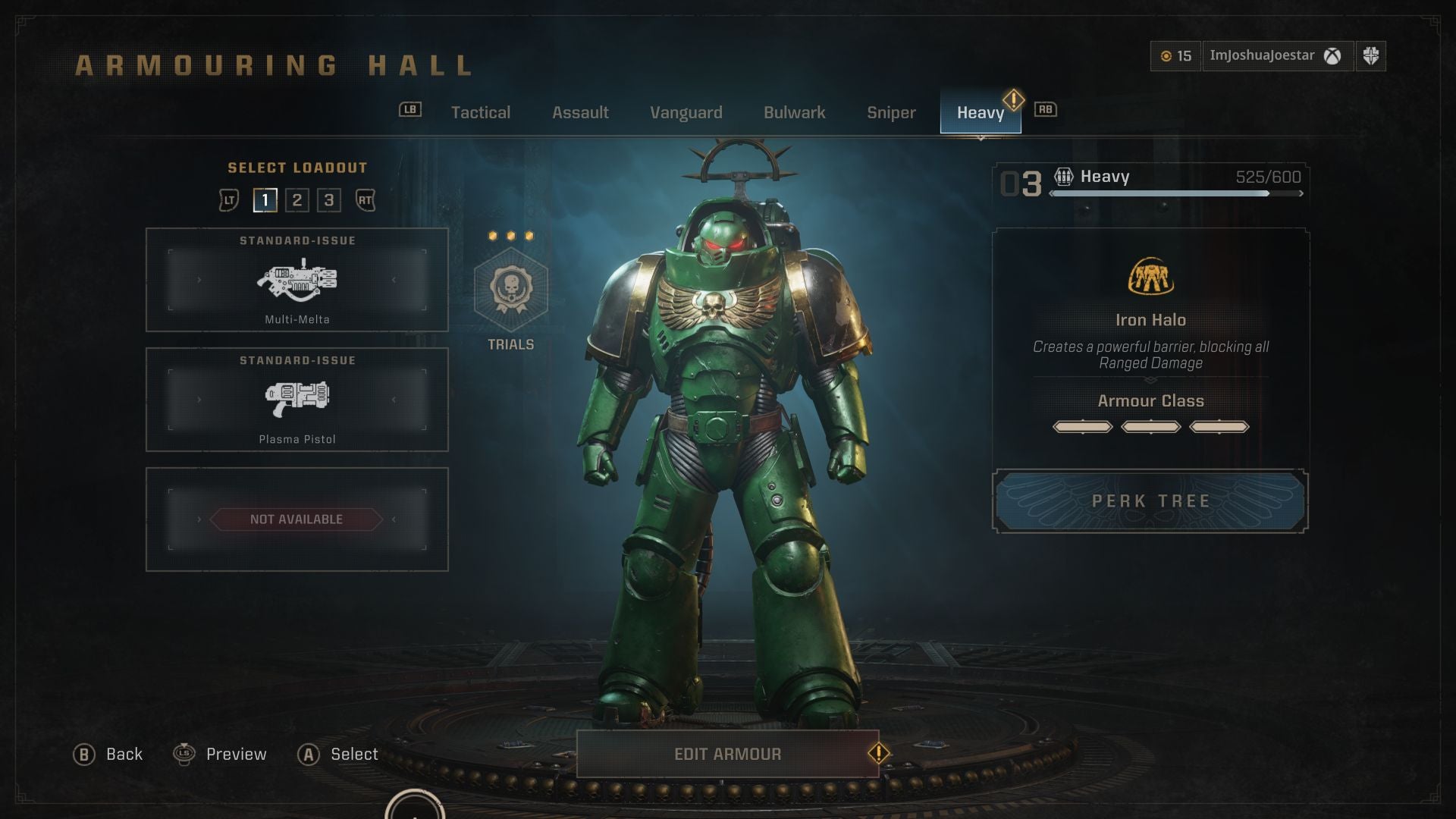Switch to the Sniper class tab

pyautogui.click(x=891, y=112)
